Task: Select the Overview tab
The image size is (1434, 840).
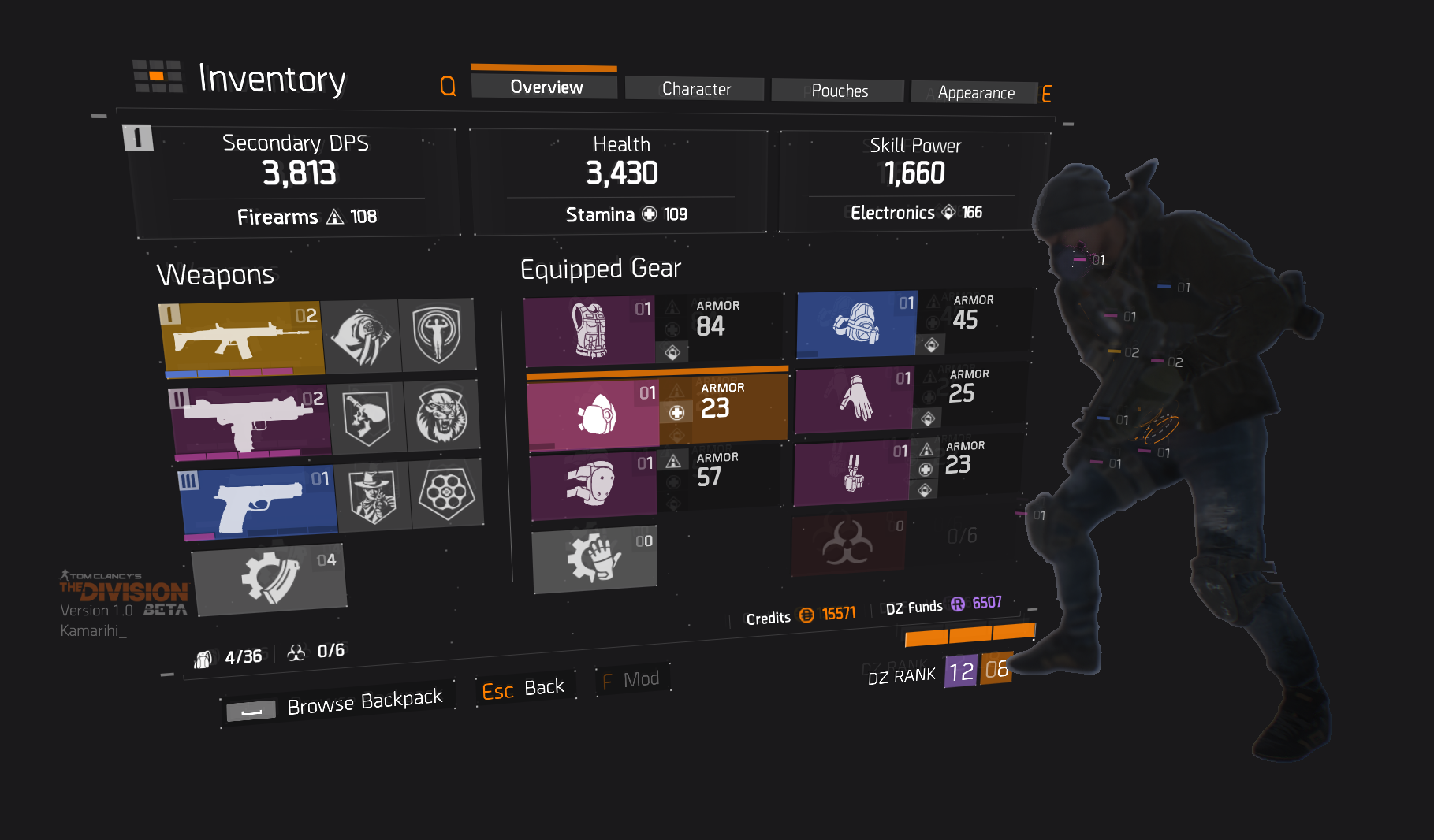Action: [x=544, y=87]
